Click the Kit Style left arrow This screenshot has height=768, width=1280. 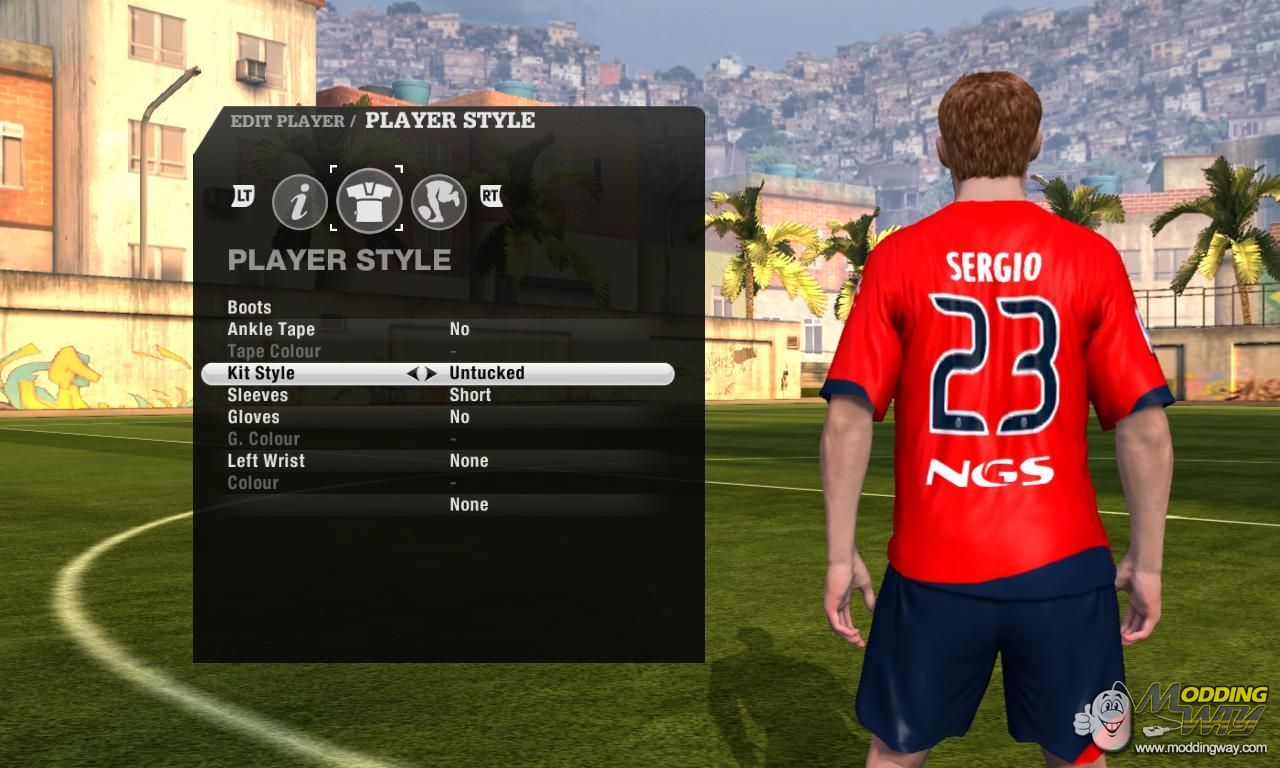point(412,373)
